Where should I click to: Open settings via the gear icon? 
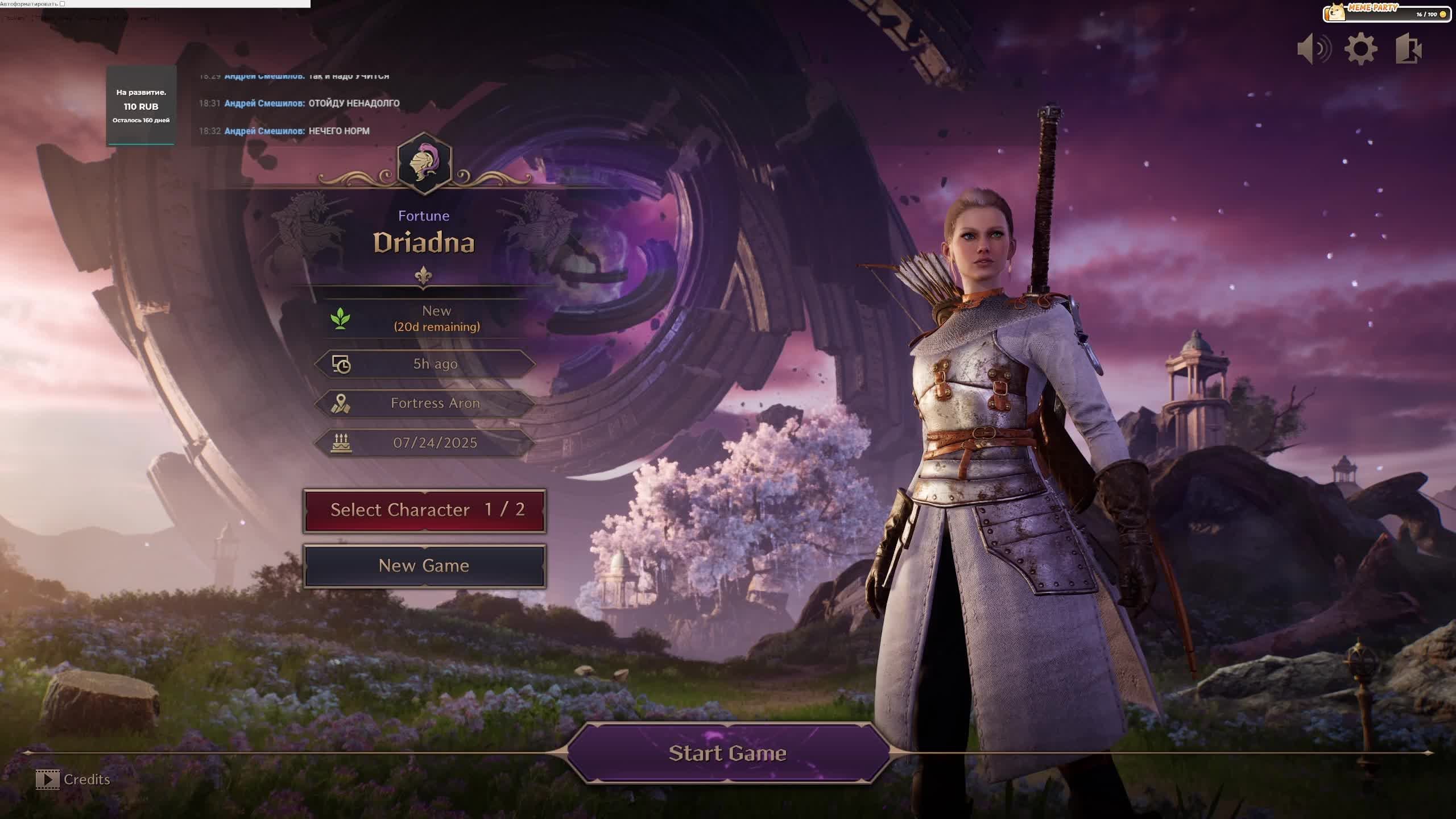[x=1361, y=49]
